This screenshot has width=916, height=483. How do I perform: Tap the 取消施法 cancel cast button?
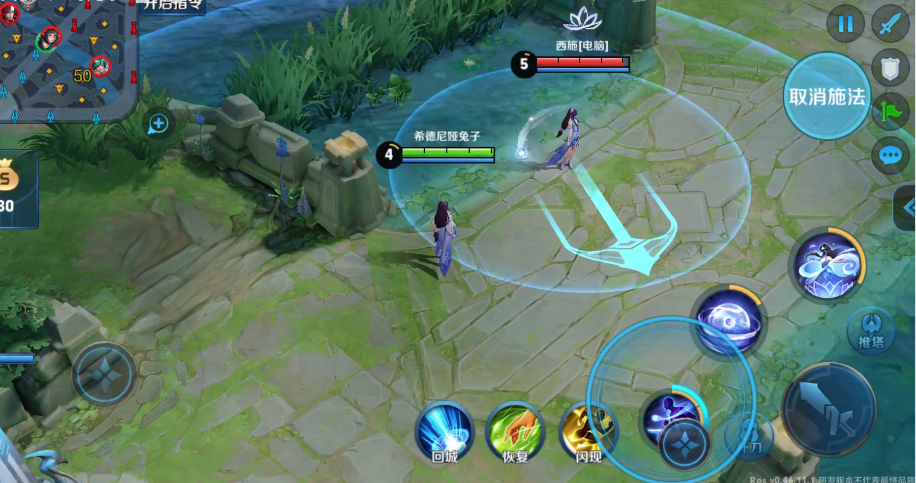pyautogui.click(x=827, y=96)
